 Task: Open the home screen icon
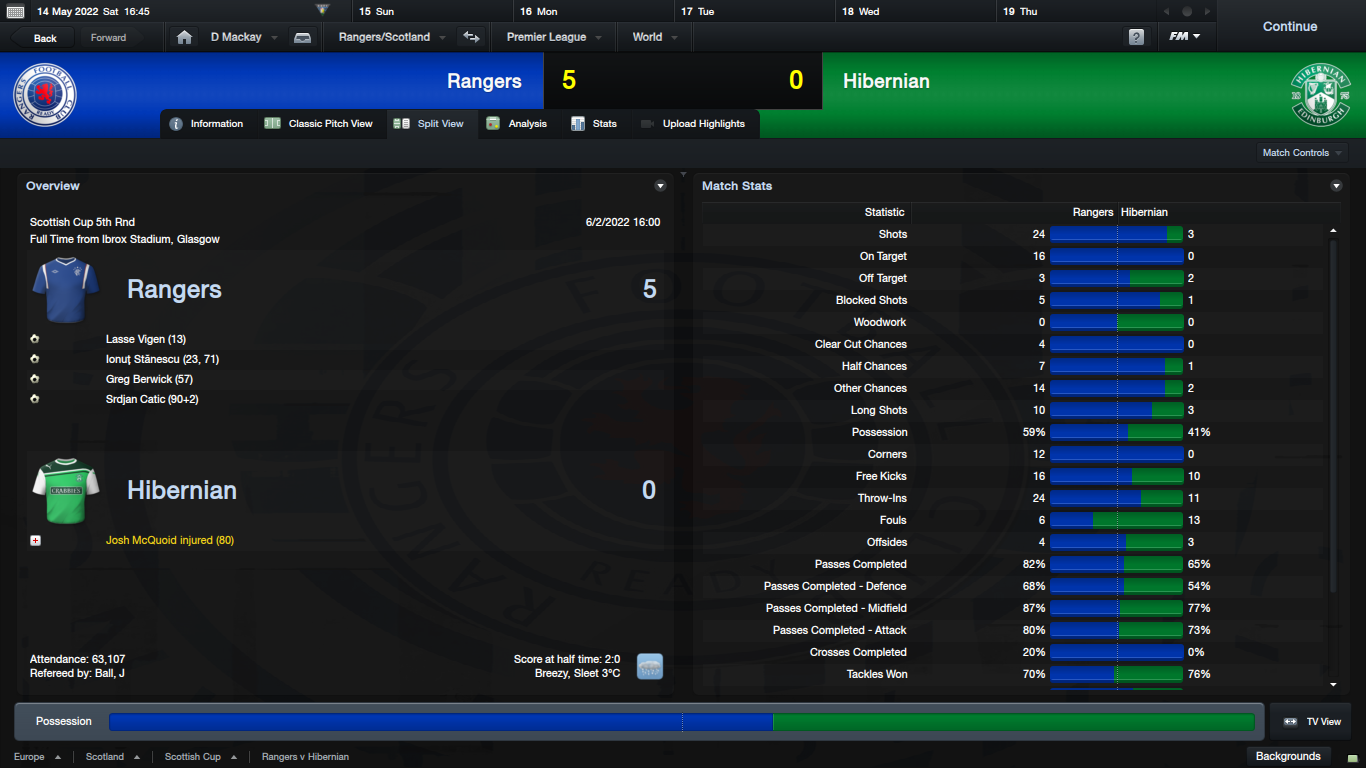[184, 37]
